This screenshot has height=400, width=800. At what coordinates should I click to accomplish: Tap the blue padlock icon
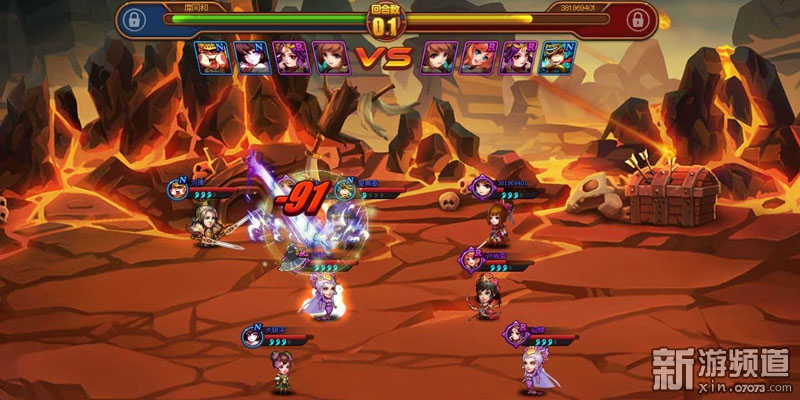135,19
